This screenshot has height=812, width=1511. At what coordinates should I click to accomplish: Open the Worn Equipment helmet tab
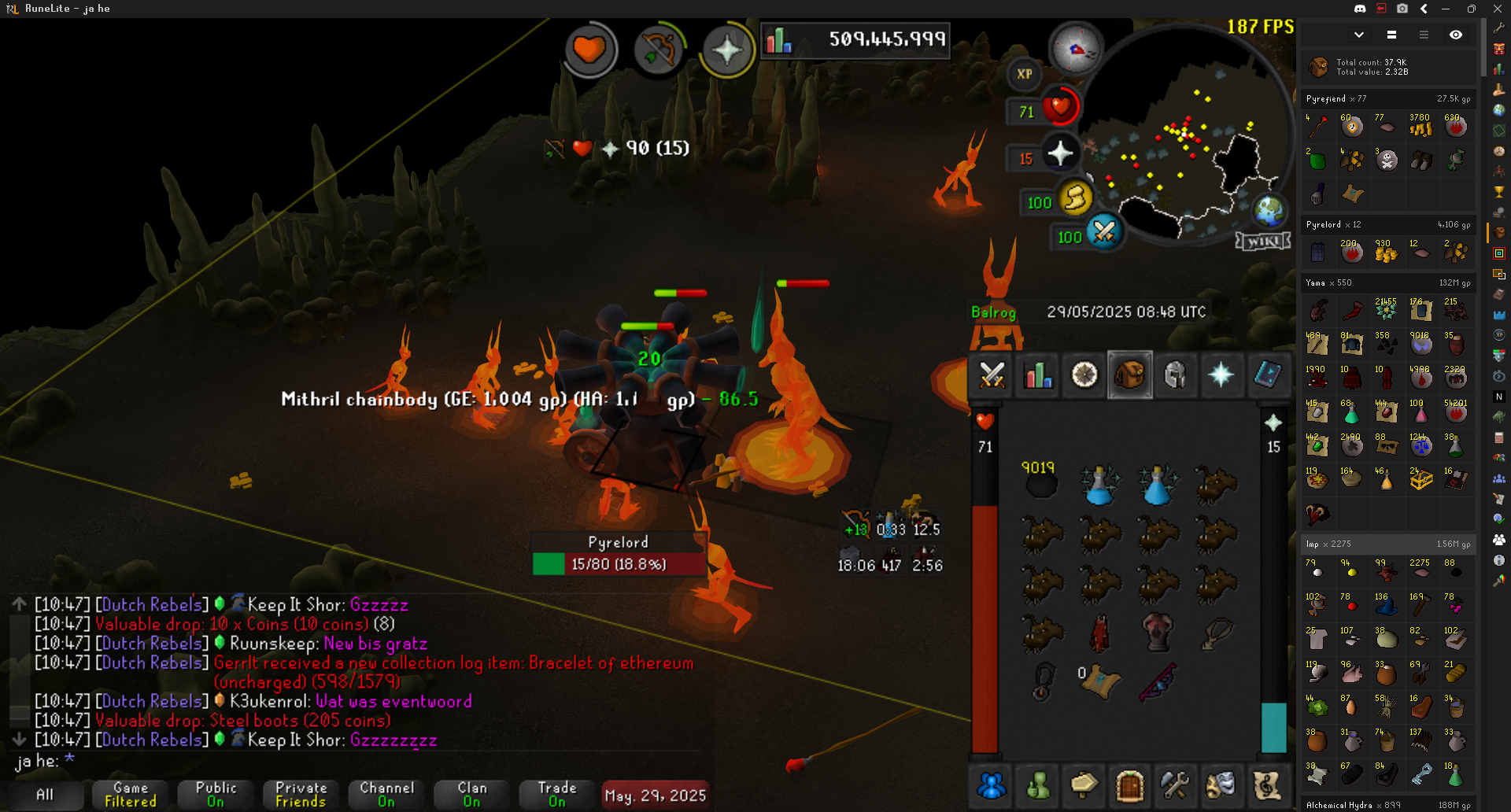1175,375
